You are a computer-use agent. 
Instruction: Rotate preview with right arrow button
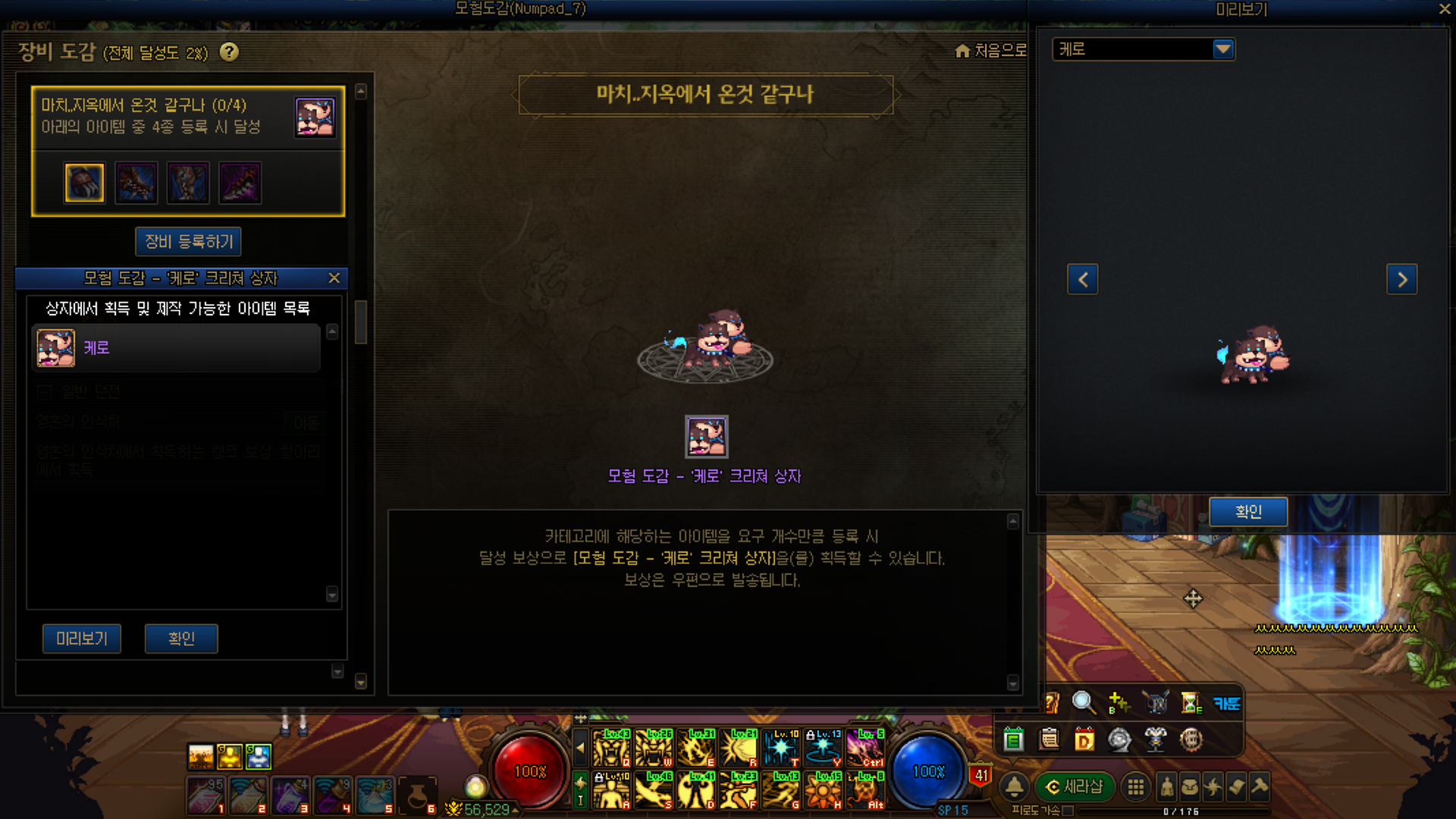pos(1401,279)
